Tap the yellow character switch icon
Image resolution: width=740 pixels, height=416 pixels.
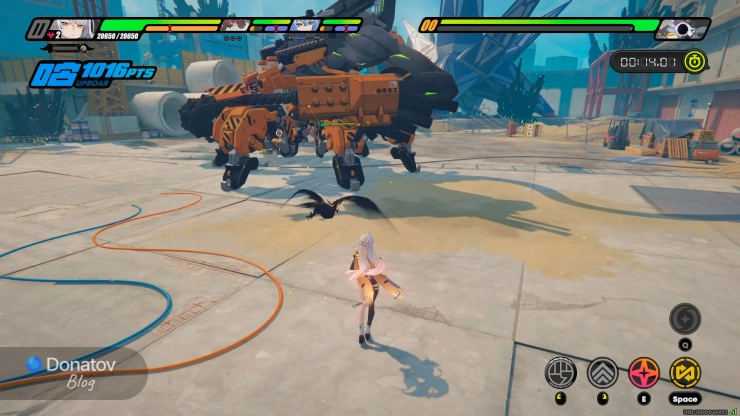click(x=686, y=372)
